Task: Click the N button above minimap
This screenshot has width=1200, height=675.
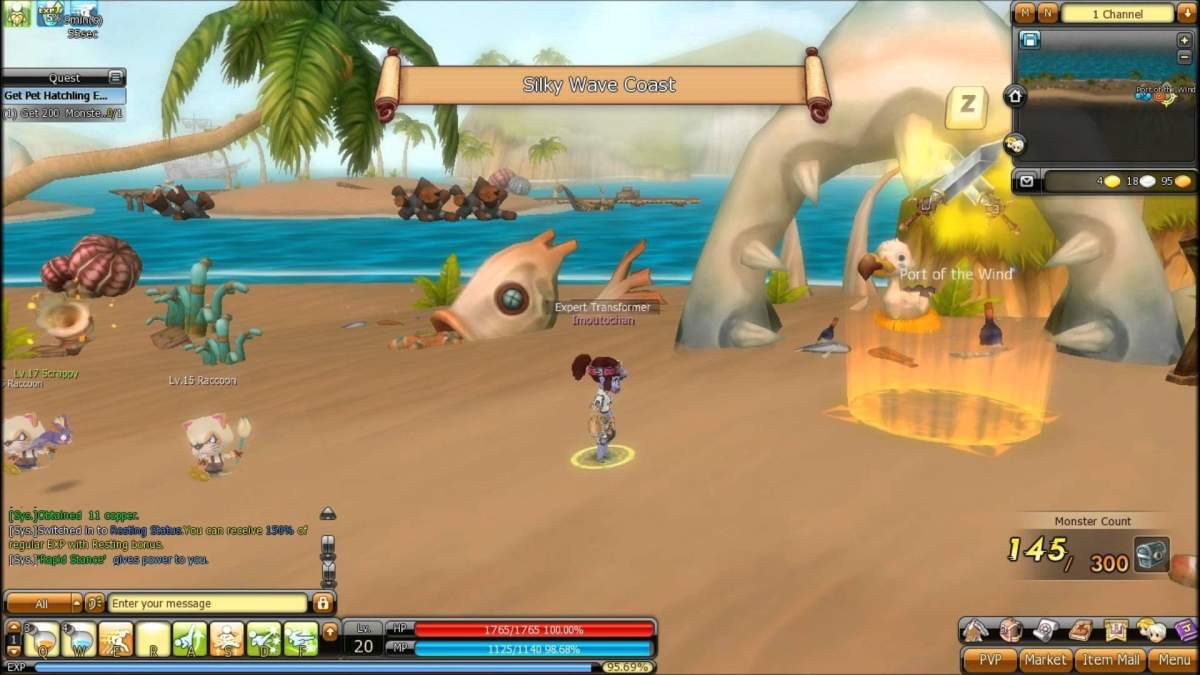Action: pos(1047,13)
